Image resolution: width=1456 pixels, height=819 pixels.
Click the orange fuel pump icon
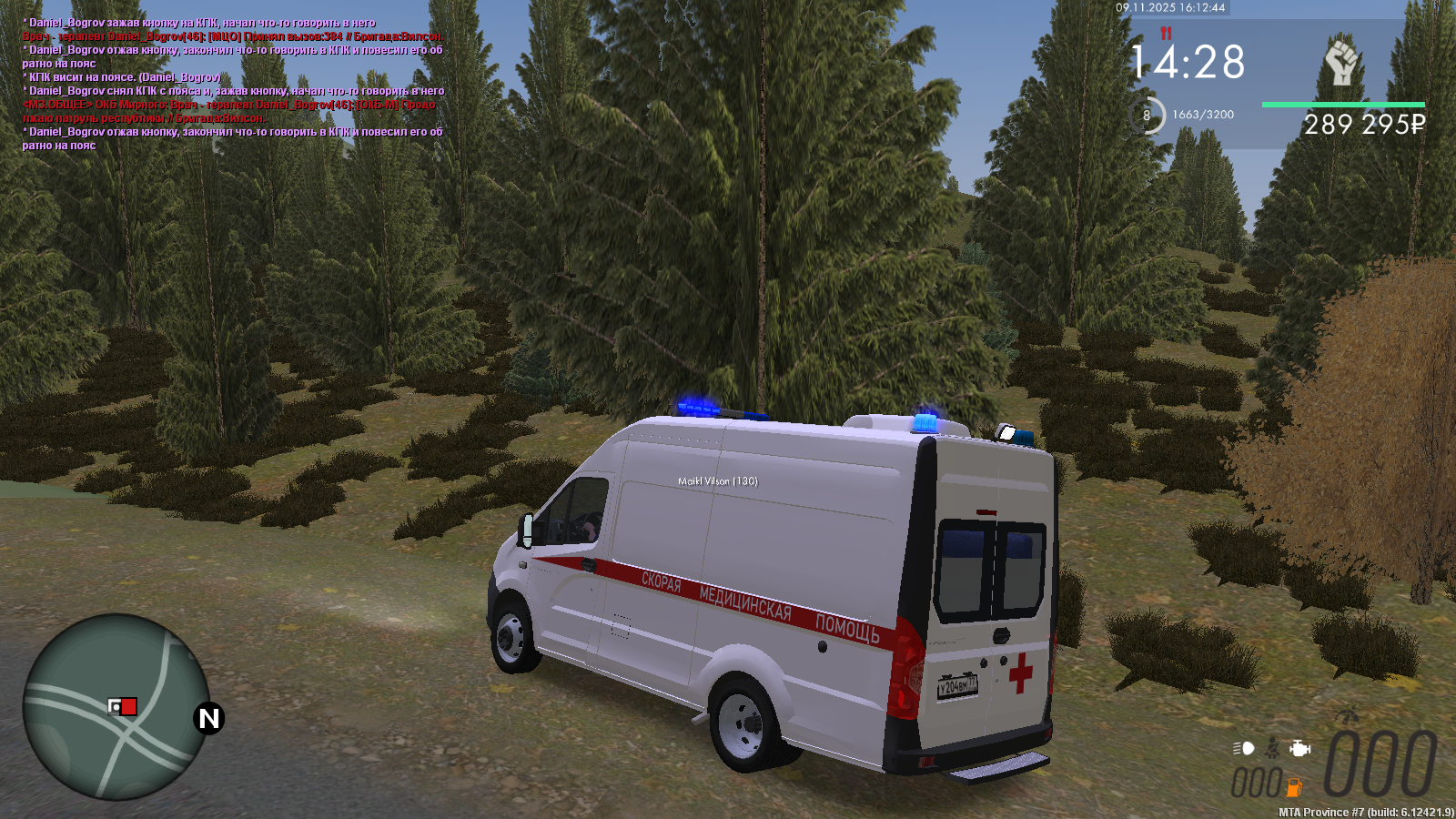pyautogui.click(x=1294, y=786)
